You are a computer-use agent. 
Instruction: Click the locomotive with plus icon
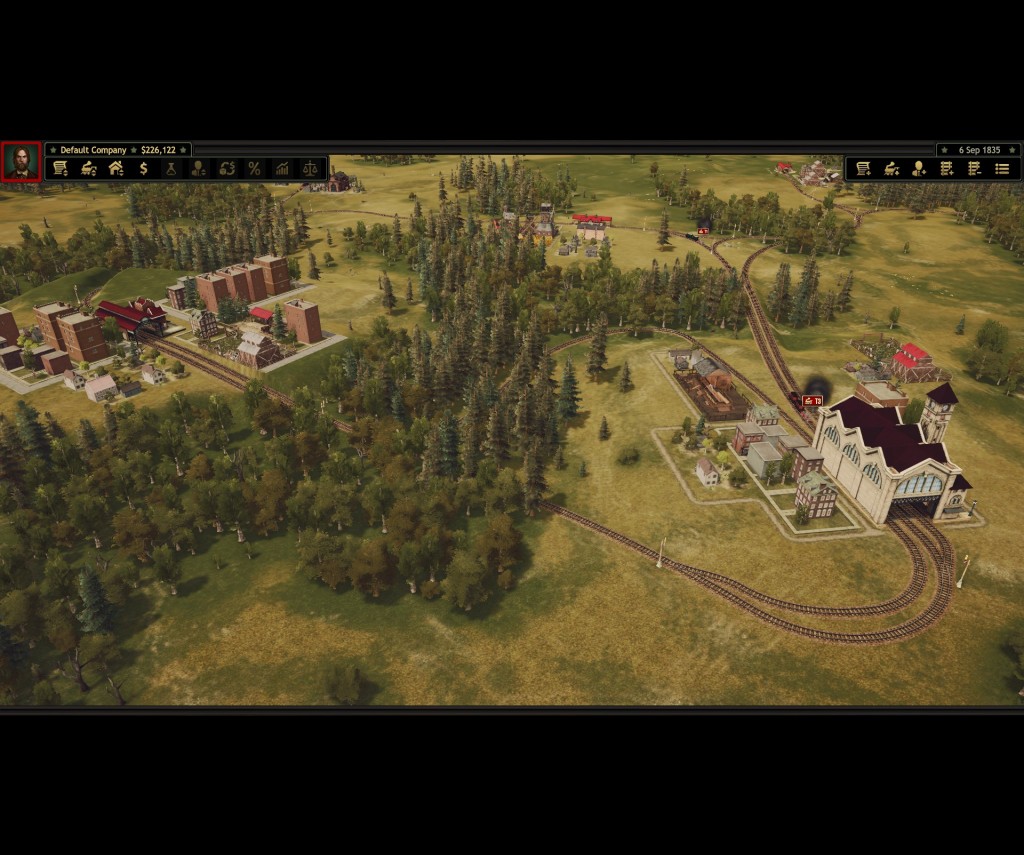click(x=891, y=169)
